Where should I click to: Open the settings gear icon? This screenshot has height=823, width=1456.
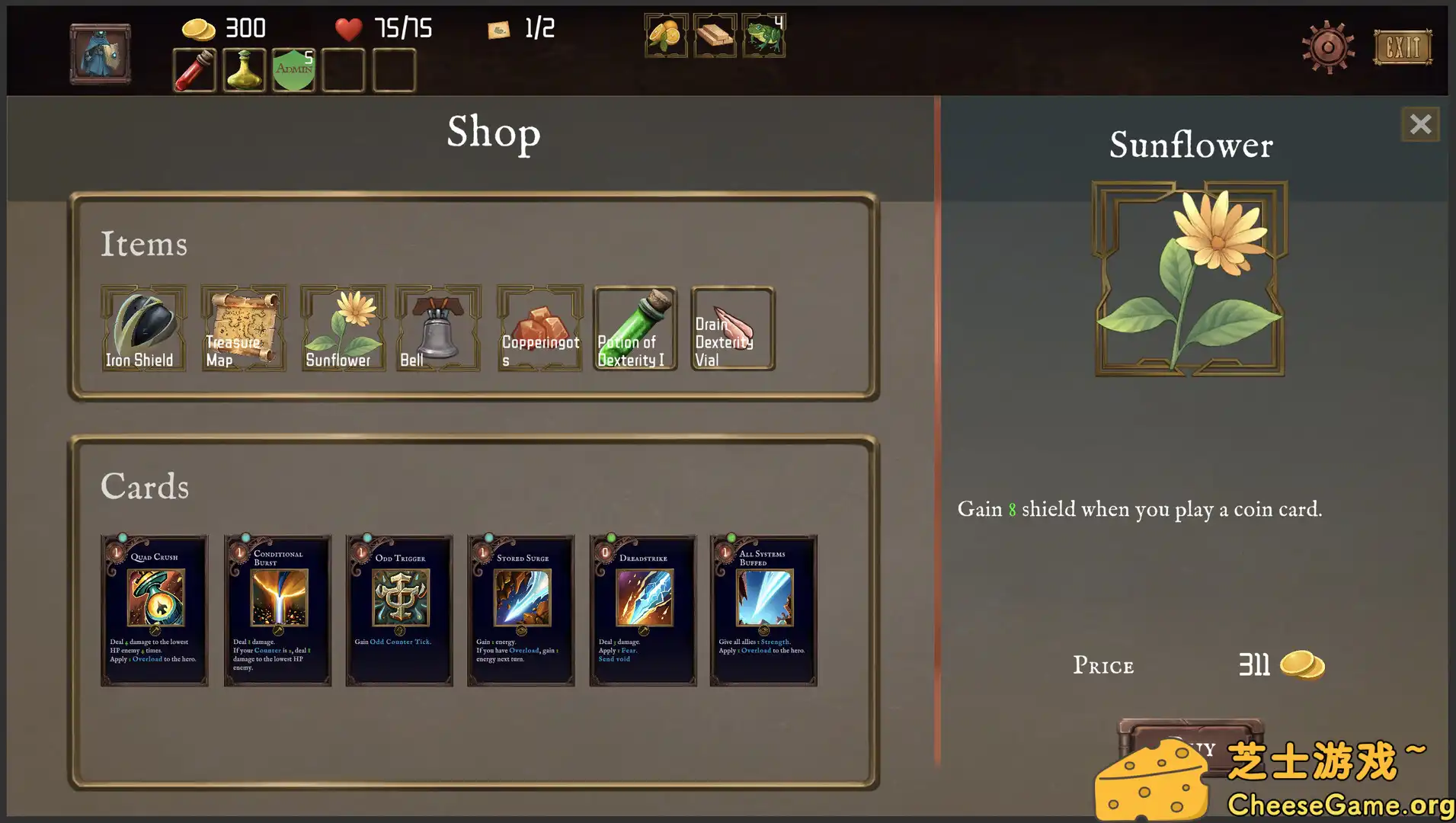(1326, 46)
